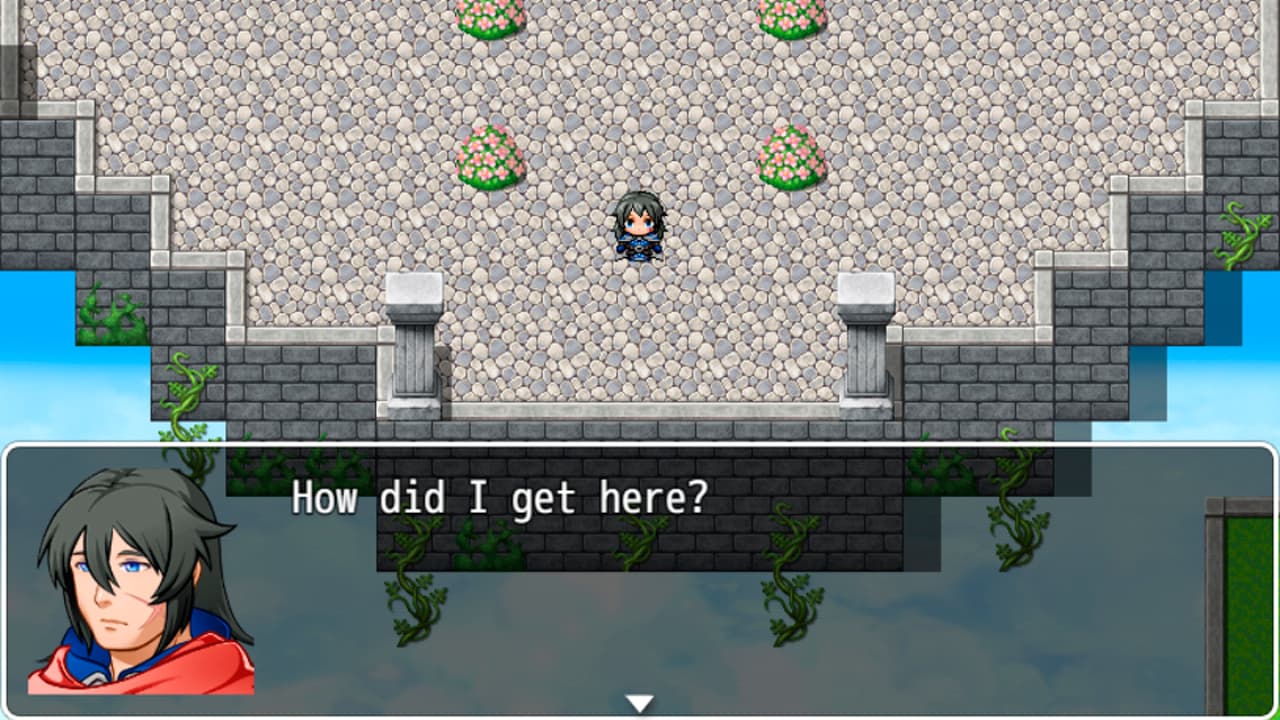Click the downward continue arrow to advance dialogue
Image resolution: width=1280 pixels, height=720 pixels.
pyautogui.click(x=640, y=702)
